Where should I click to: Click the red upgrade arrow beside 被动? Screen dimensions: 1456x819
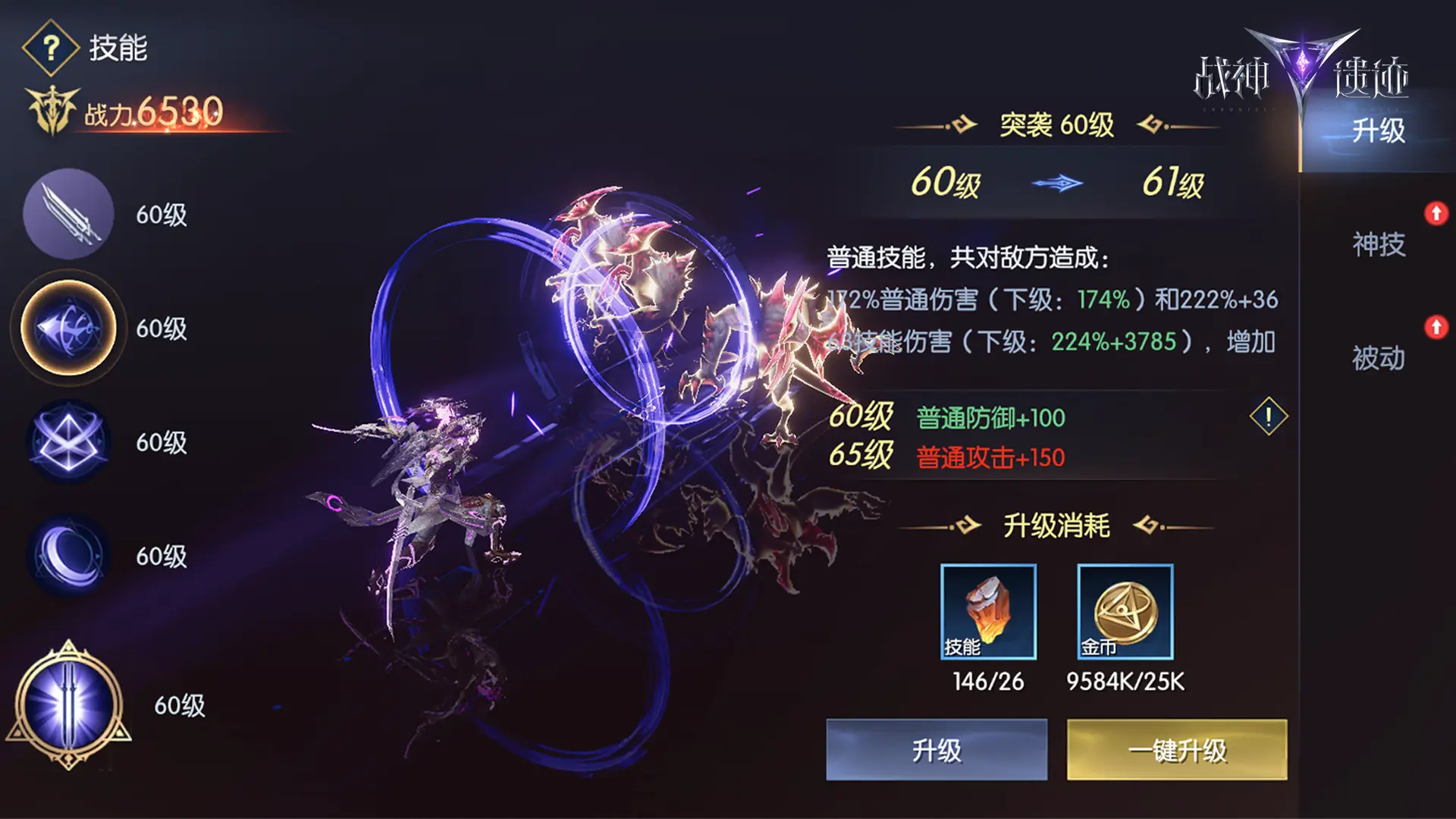(x=1437, y=328)
